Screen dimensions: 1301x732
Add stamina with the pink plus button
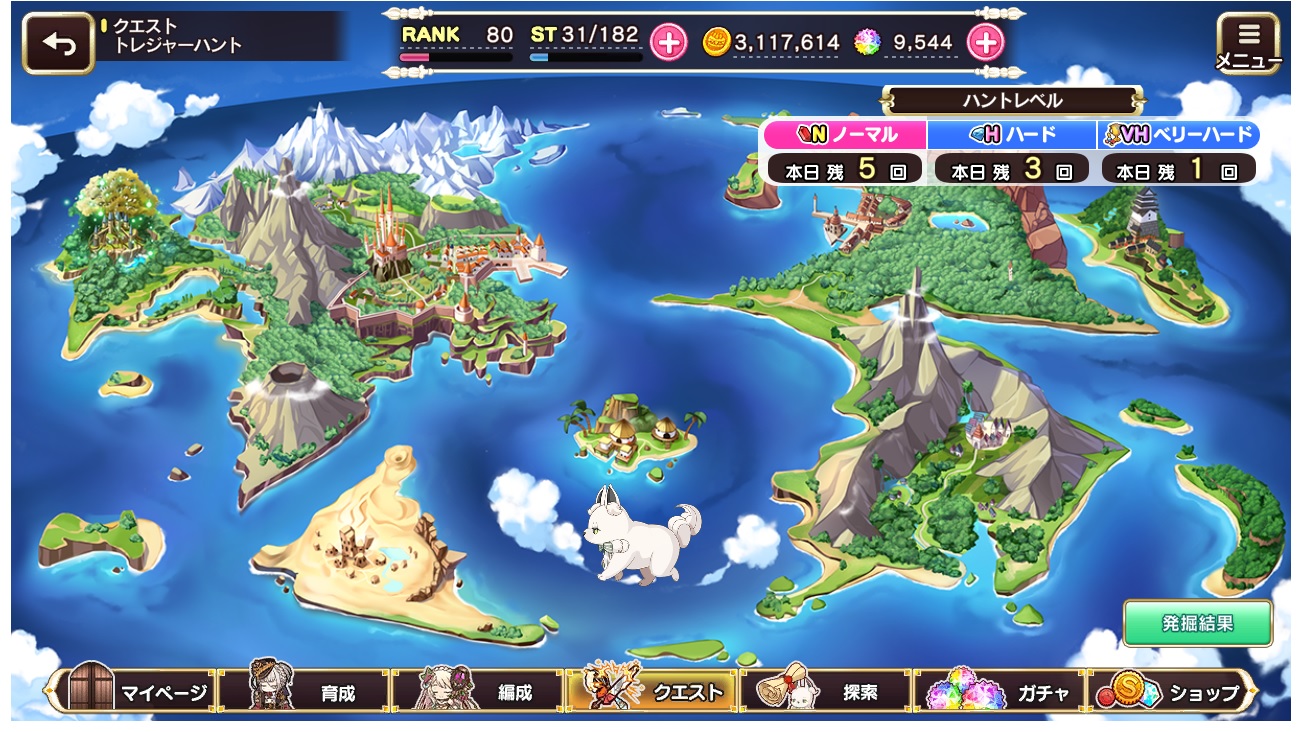pyautogui.click(x=668, y=42)
